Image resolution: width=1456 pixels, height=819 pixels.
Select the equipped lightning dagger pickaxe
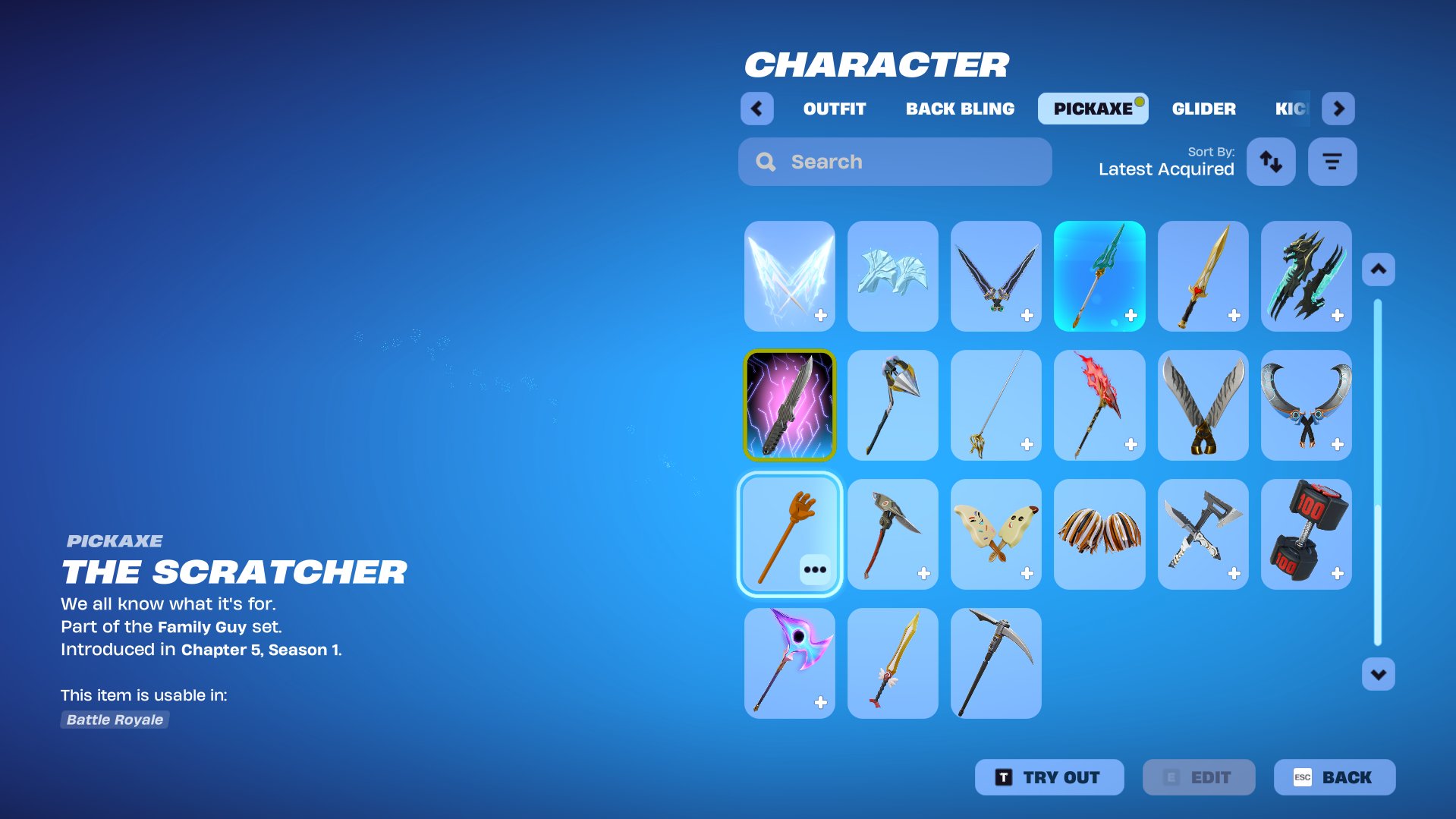[788, 405]
